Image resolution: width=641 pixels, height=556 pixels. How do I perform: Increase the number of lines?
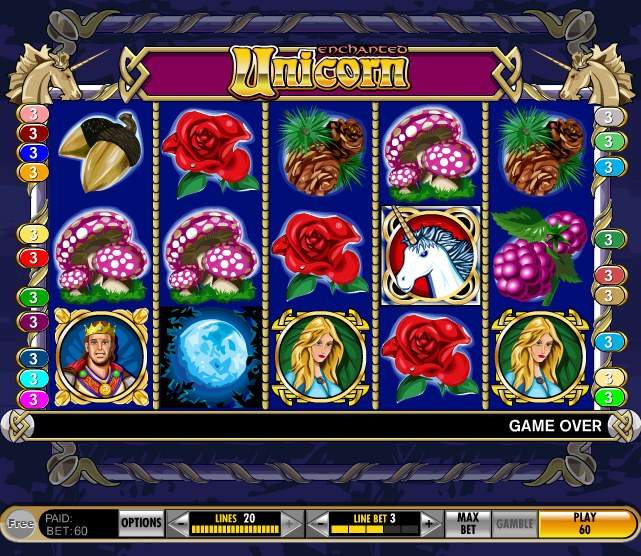click(290, 522)
